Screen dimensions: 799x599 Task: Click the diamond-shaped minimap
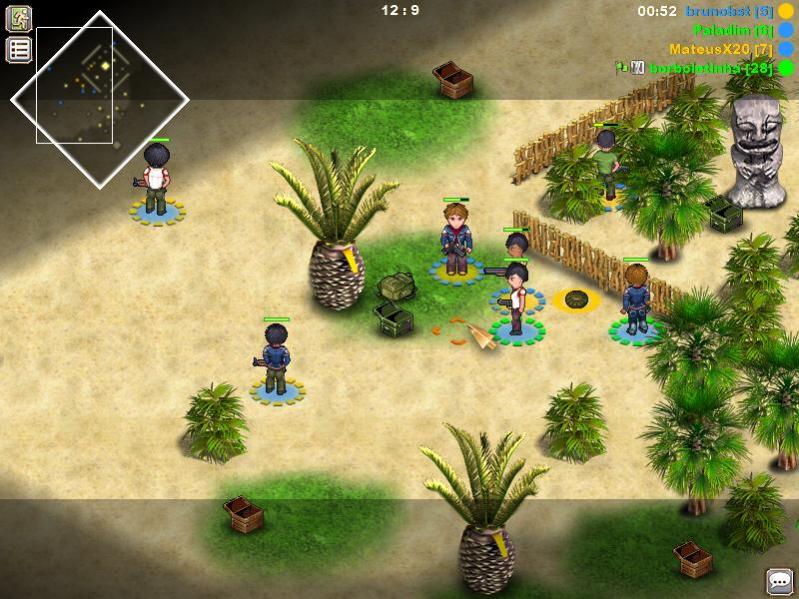pyautogui.click(x=99, y=99)
